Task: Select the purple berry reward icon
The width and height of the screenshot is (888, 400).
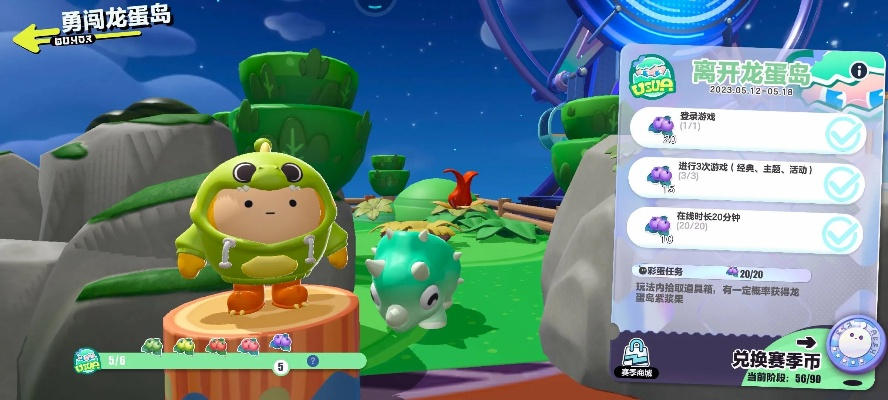Action: pos(280,343)
